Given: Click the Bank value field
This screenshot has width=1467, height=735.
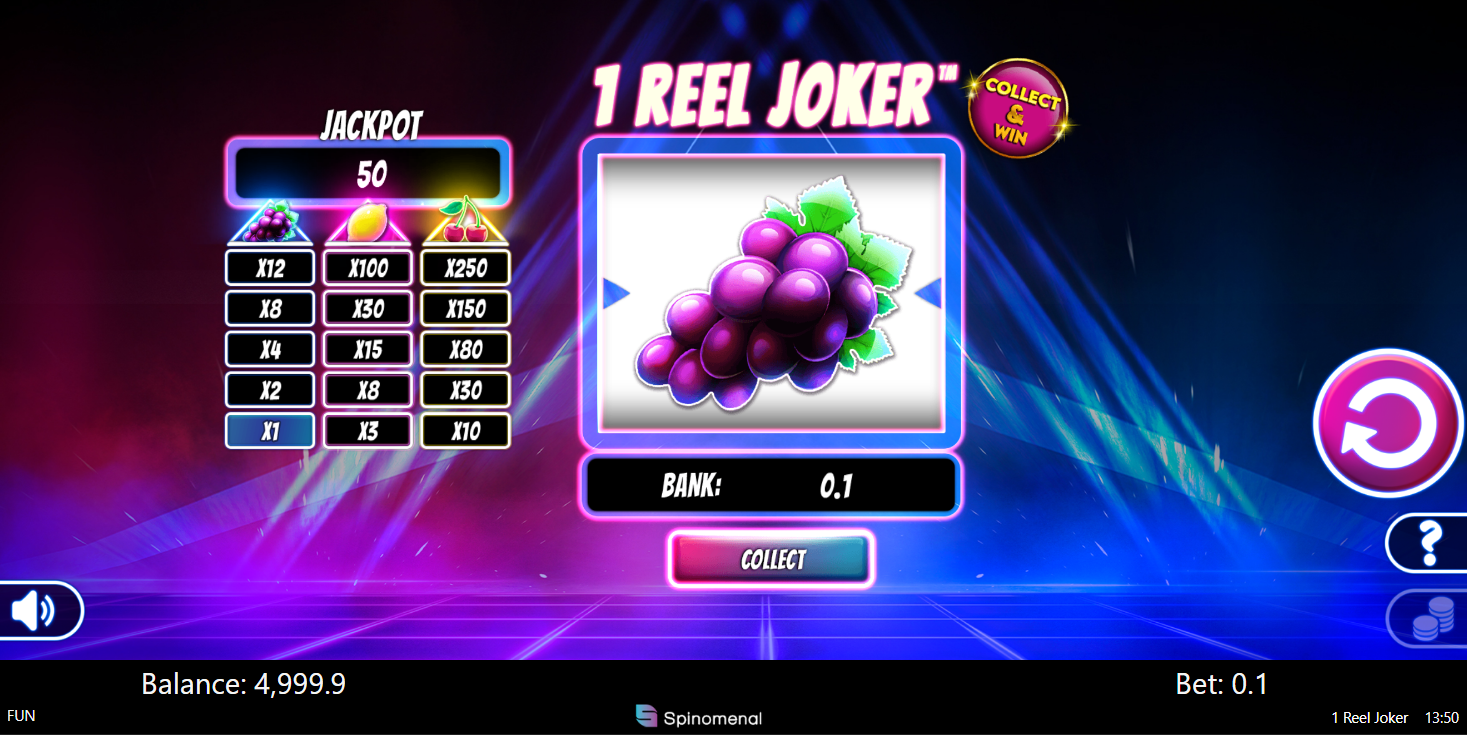Looking at the screenshot, I should 772,484.
